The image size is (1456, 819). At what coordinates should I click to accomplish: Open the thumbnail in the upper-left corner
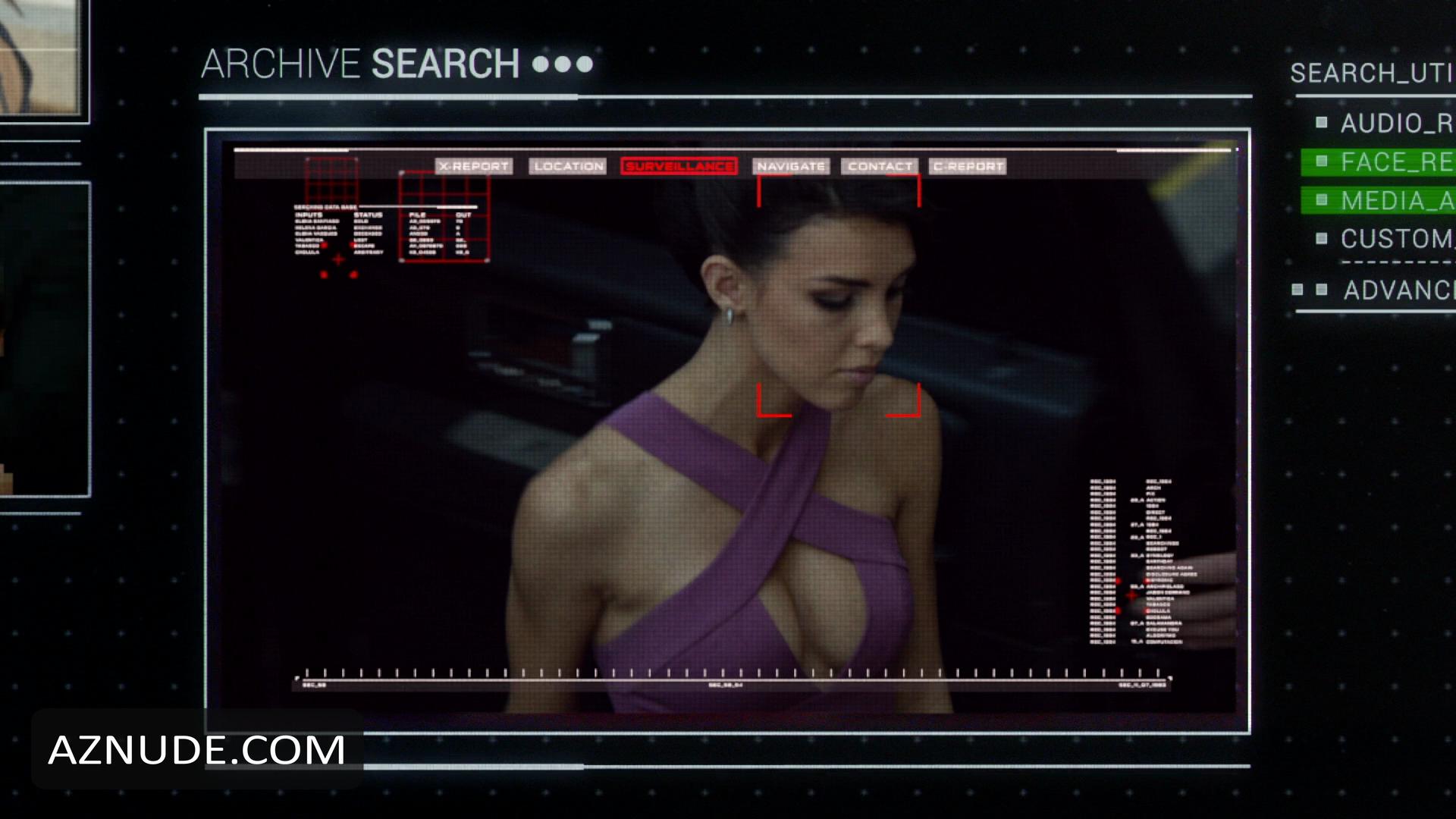pos(42,57)
